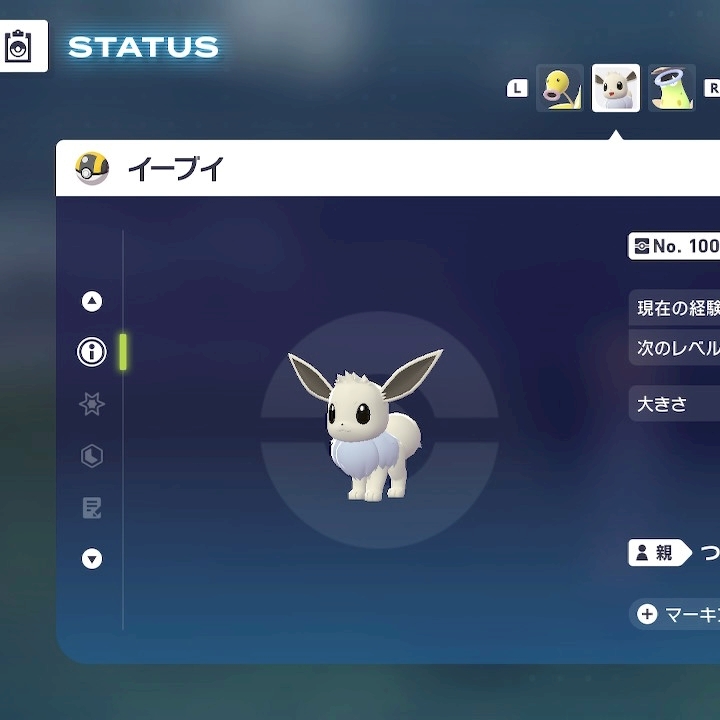Switch to the Victreebel party thumbnail
The image size is (720, 720).
click(x=671, y=89)
